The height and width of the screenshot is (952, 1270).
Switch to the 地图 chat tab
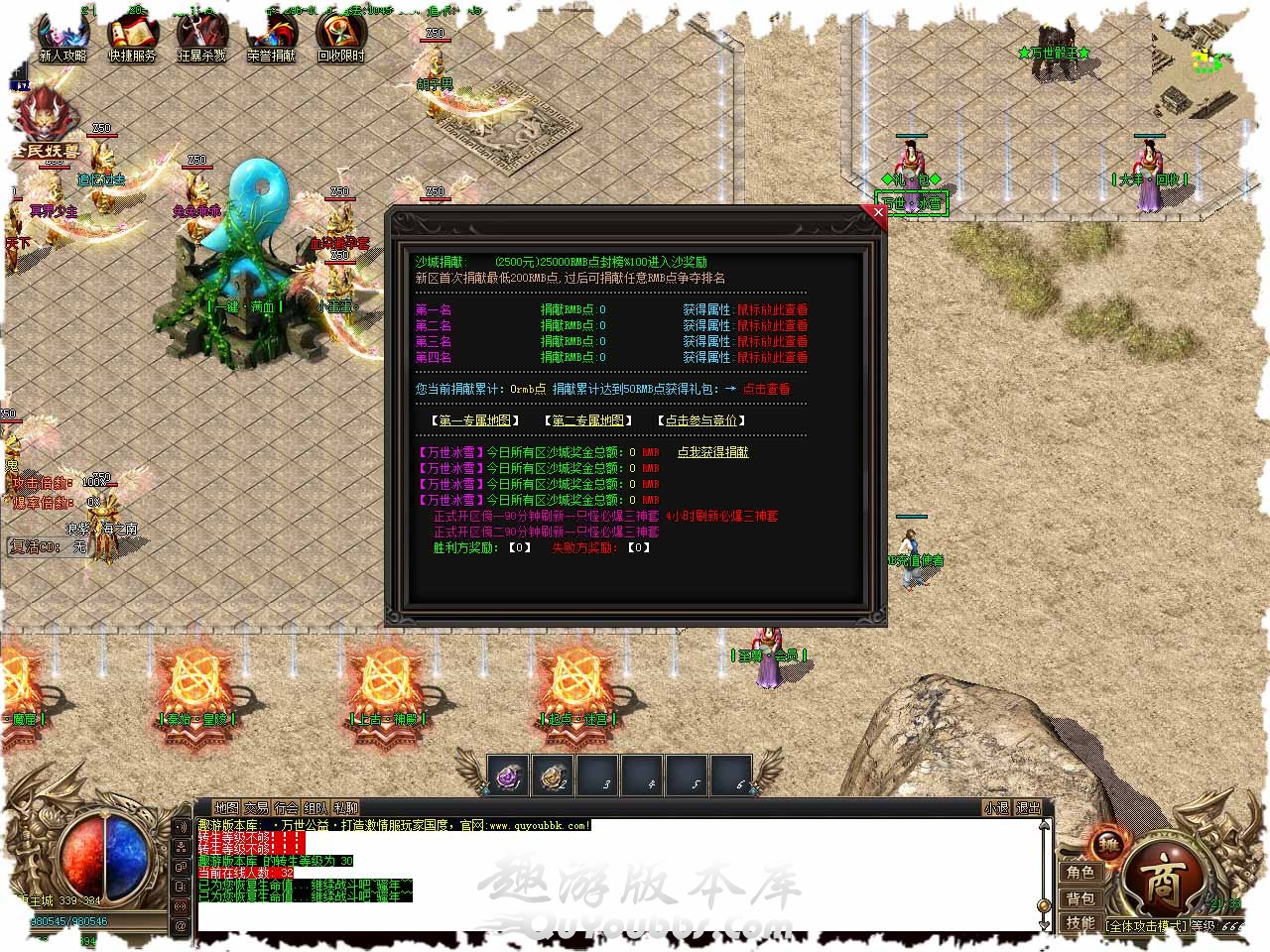[x=226, y=808]
